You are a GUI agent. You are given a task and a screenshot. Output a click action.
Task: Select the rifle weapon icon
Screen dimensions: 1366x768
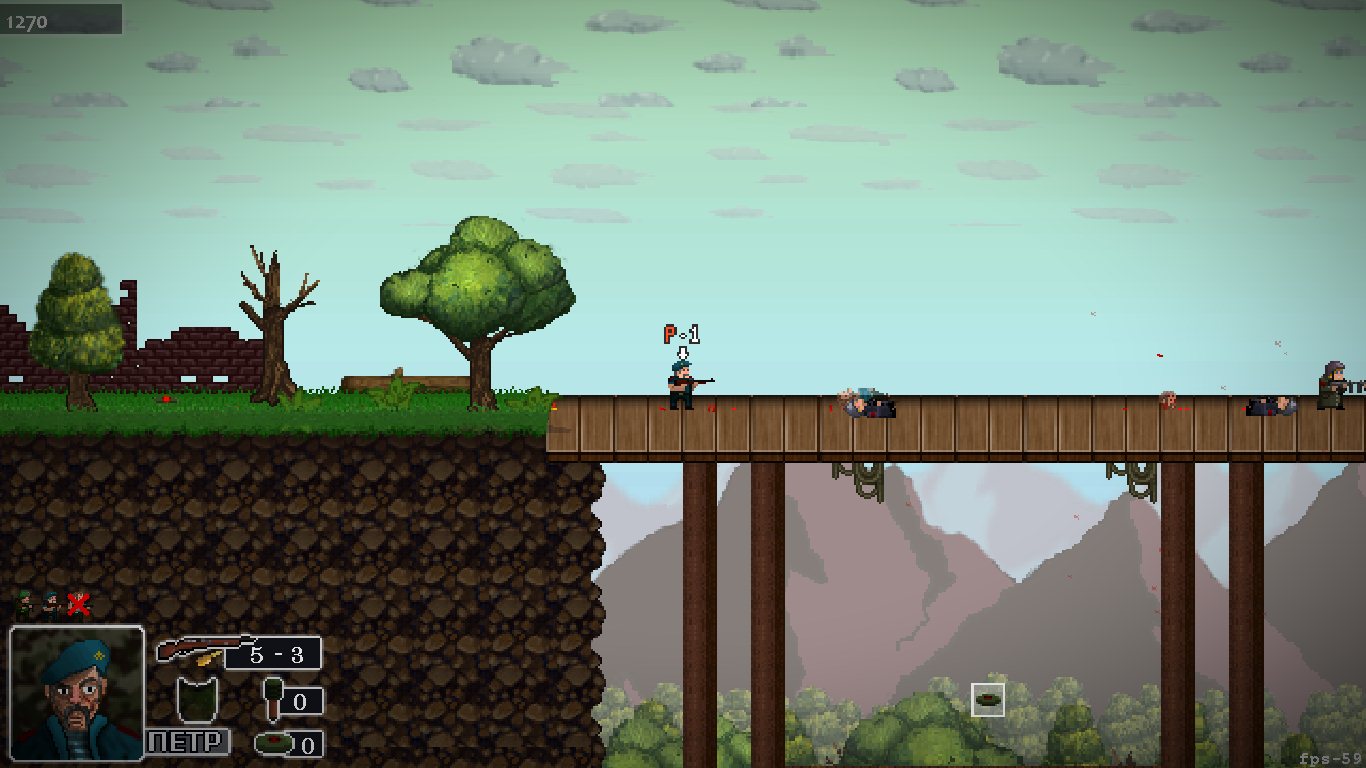click(x=200, y=650)
